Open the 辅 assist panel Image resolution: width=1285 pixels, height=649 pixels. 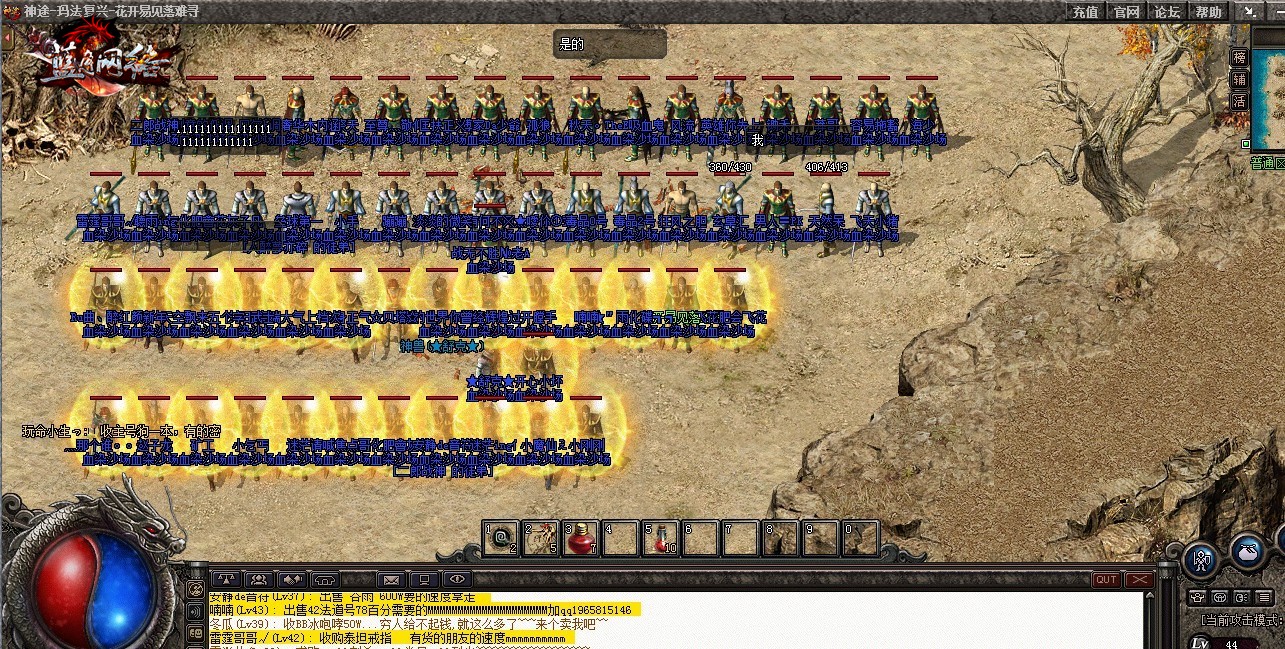1240,79
